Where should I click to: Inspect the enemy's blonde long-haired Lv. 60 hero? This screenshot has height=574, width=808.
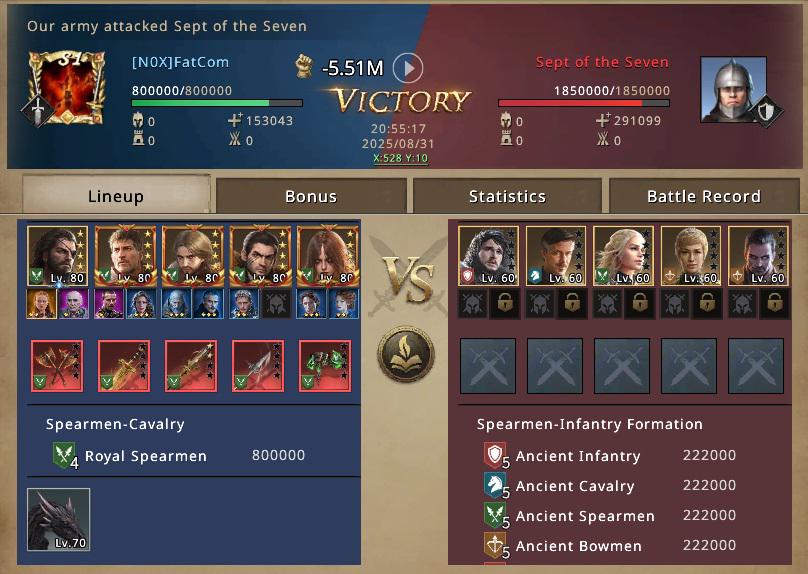pyautogui.click(x=623, y=256)
